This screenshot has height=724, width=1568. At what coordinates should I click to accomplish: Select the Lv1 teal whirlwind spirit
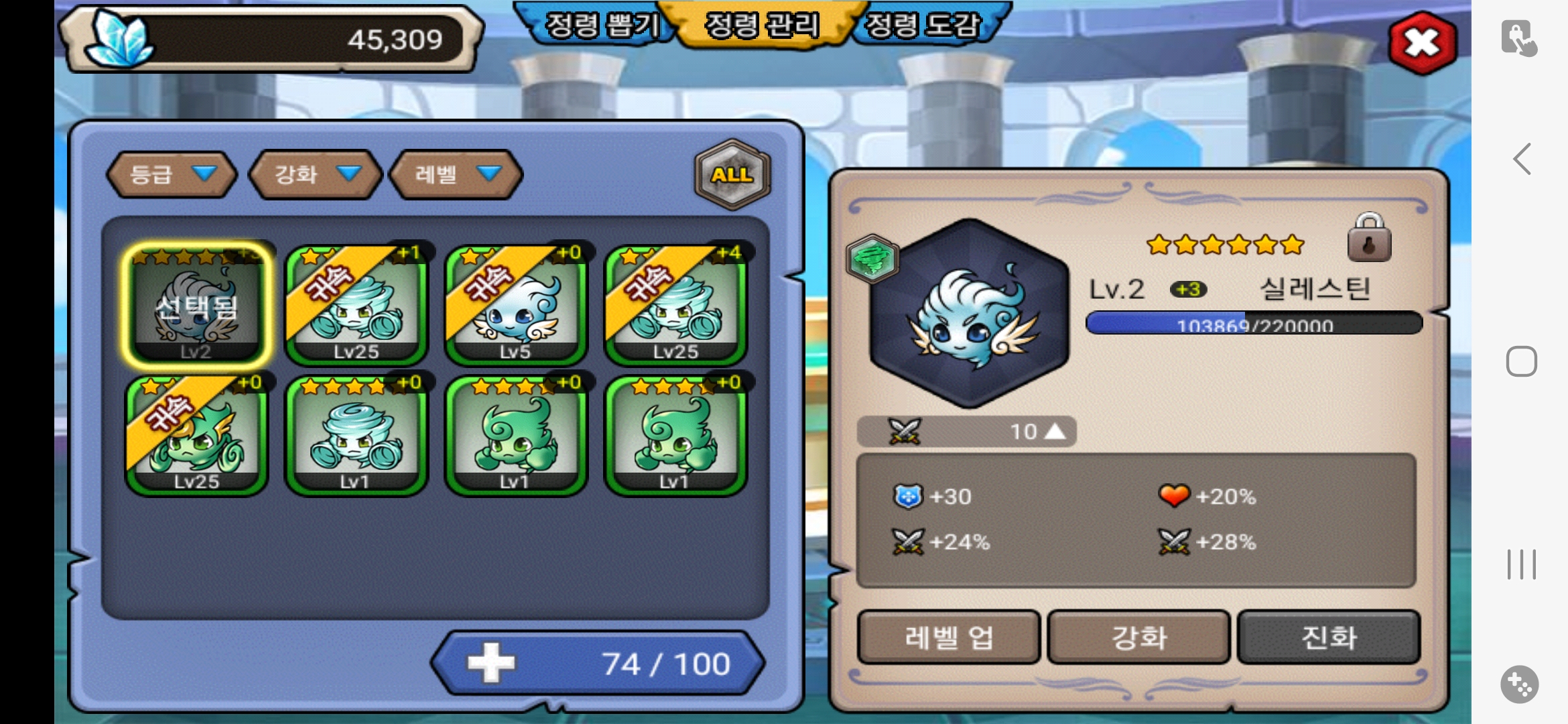tap(356, 436)
